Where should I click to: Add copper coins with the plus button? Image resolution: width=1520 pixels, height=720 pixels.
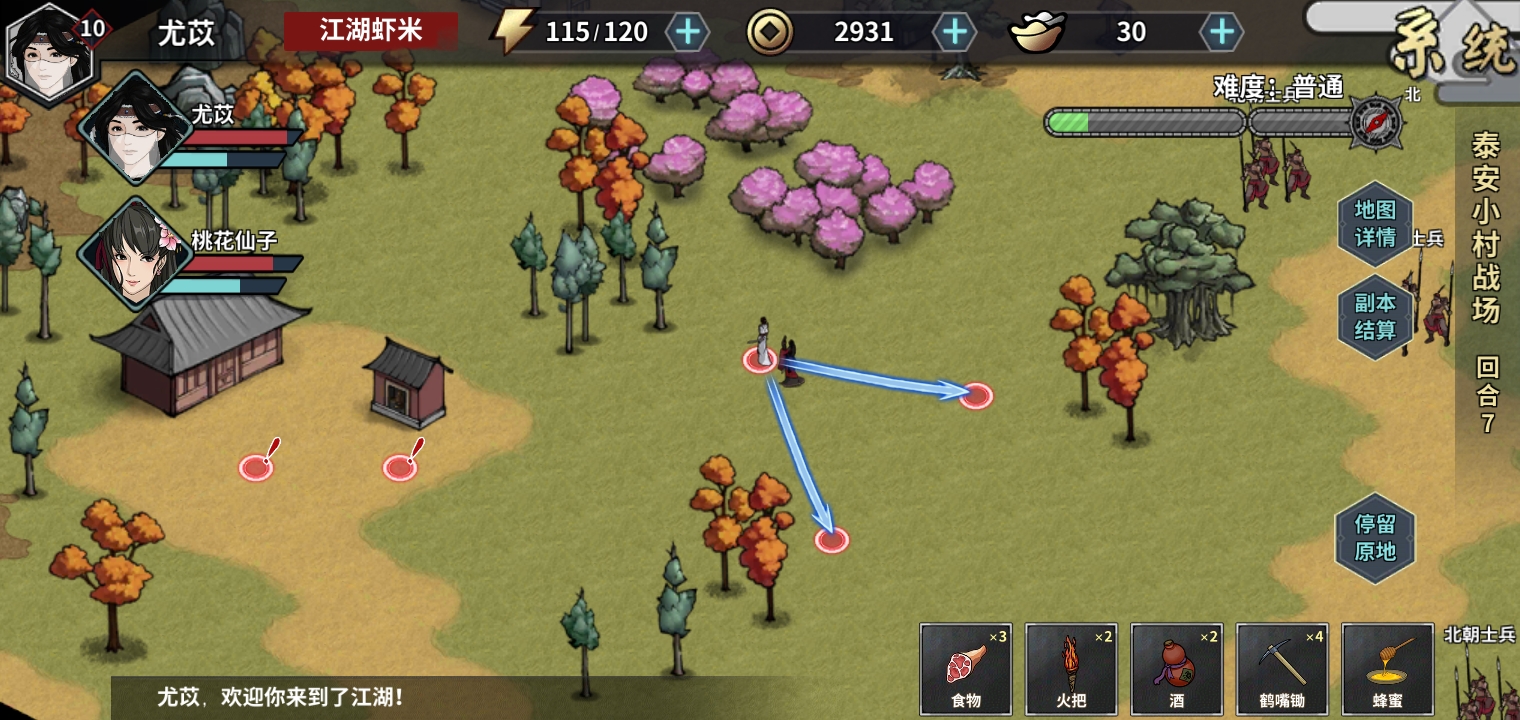click(955, 32)
